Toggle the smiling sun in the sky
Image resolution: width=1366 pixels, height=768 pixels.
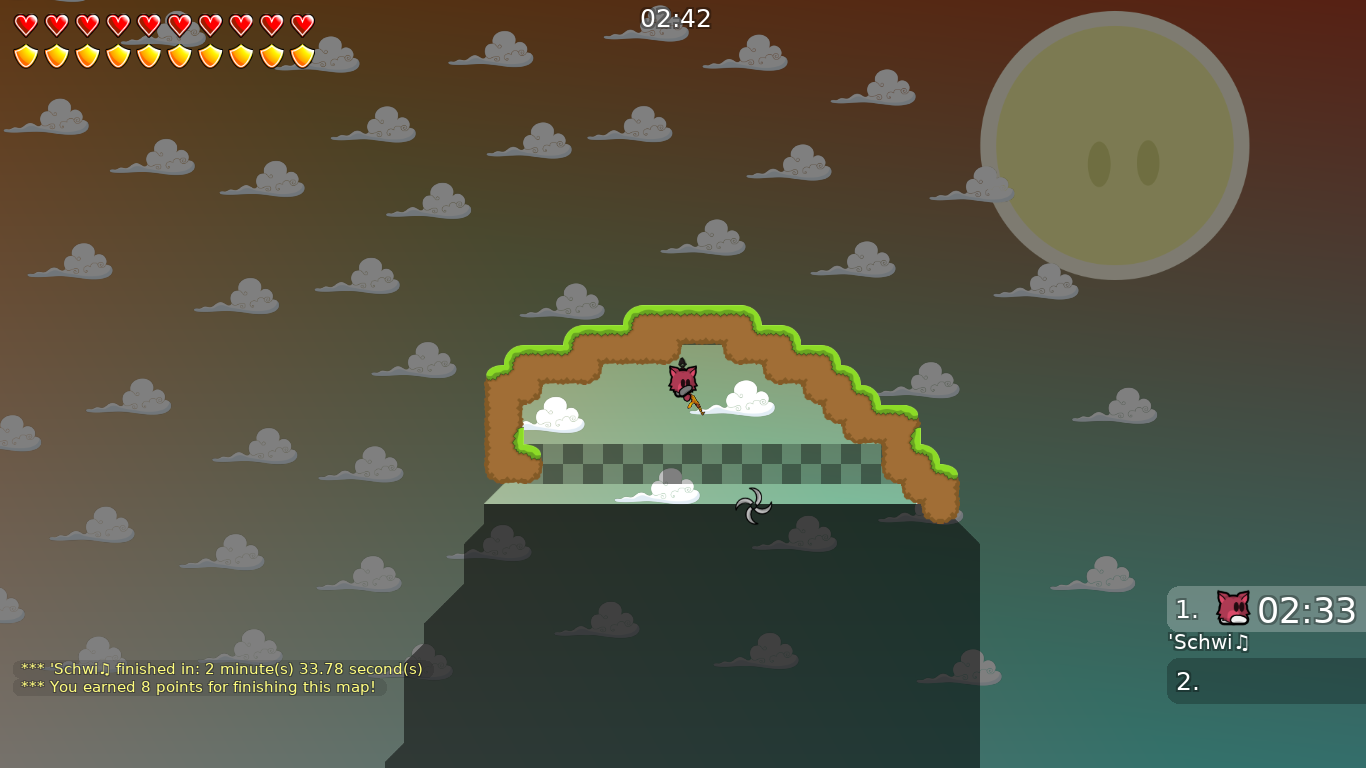(1113, 145)
